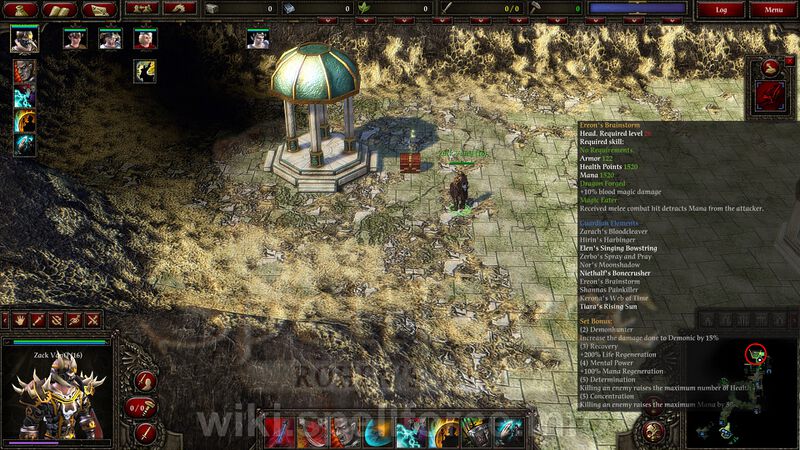The image size is (800, 450).
Task: Click the eye command button
Action: coord(74,320)
